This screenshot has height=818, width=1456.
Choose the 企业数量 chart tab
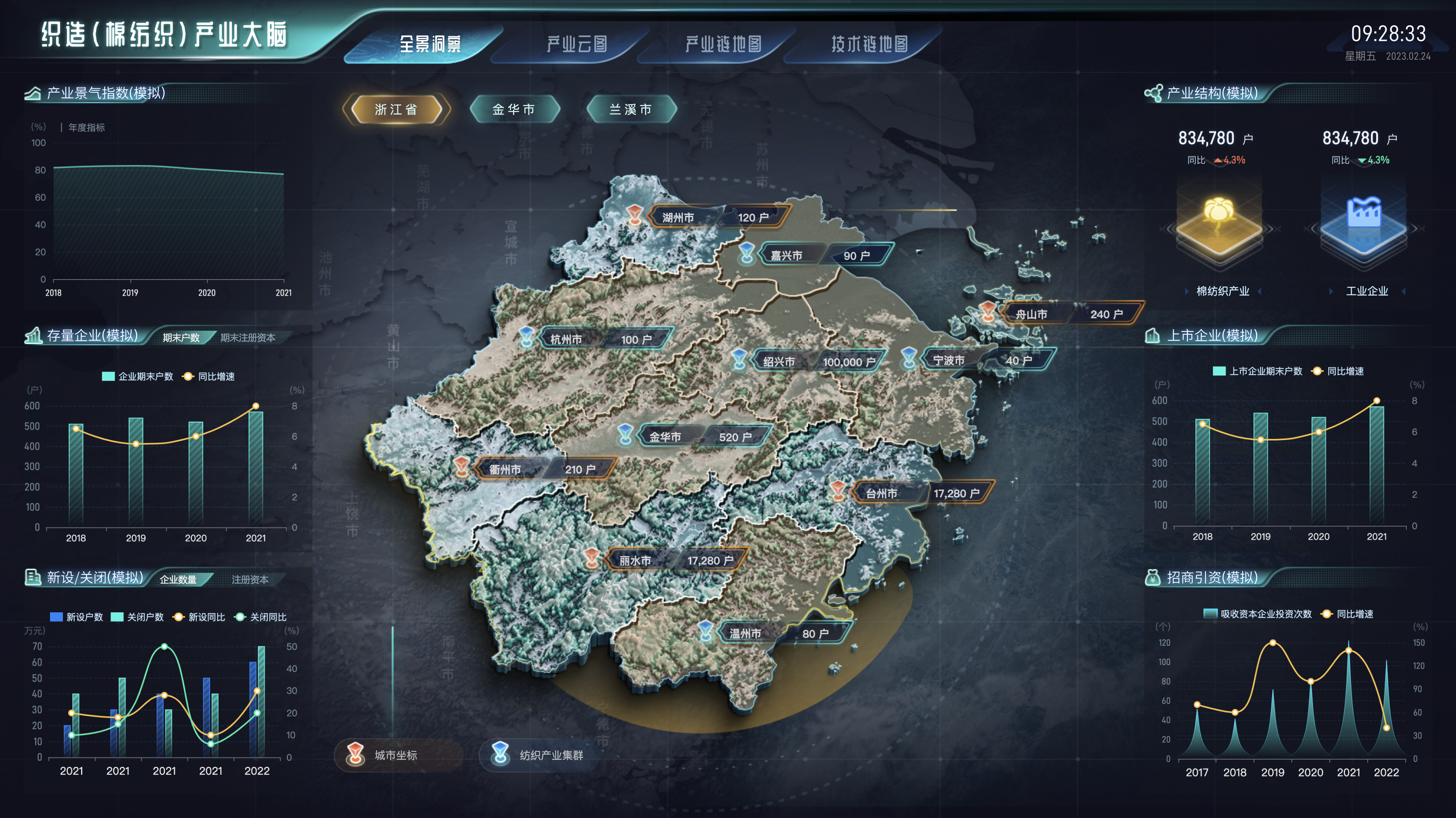coord(178,580)
